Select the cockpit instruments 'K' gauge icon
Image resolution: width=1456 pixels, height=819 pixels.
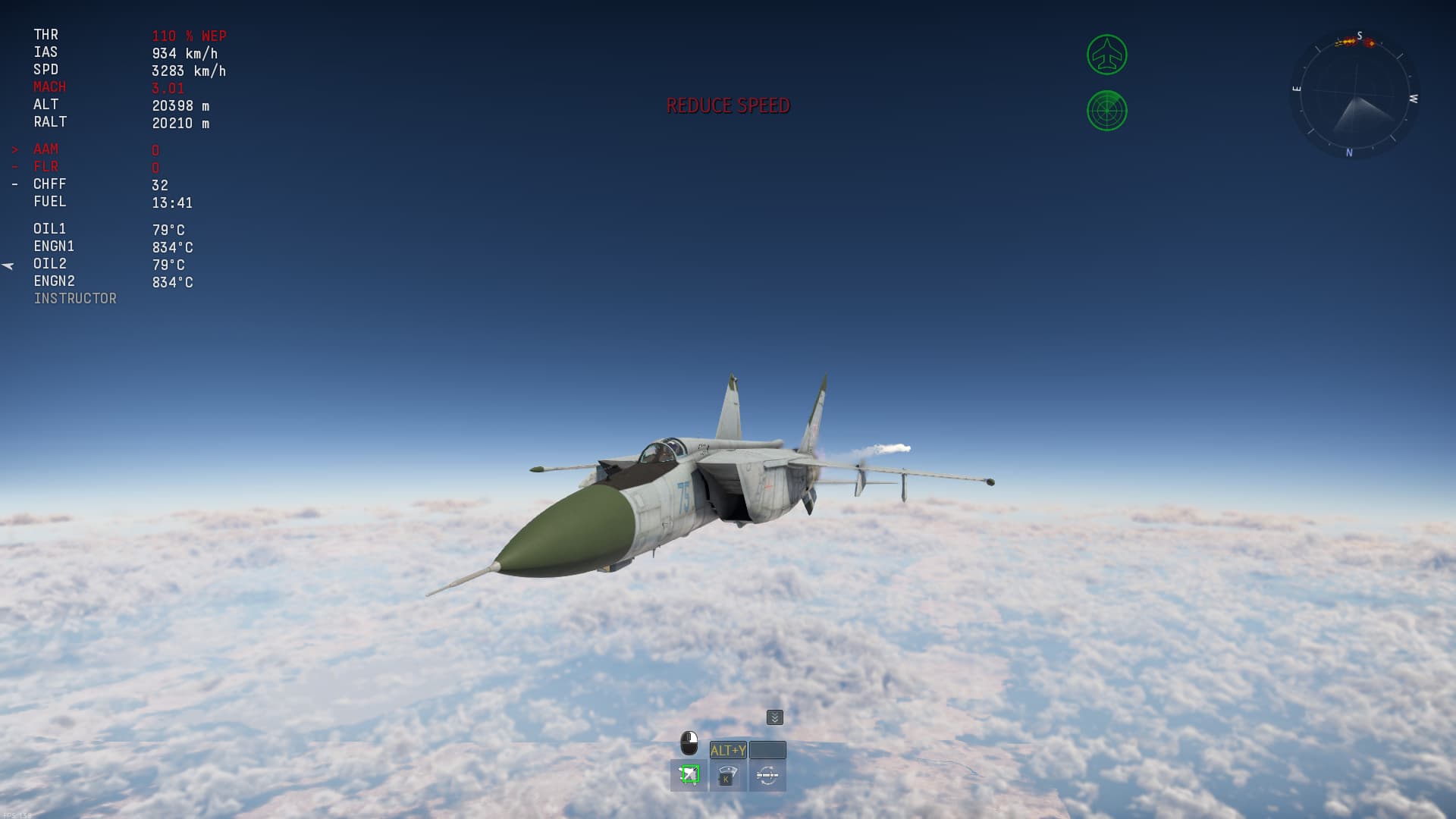click(727, 774)
